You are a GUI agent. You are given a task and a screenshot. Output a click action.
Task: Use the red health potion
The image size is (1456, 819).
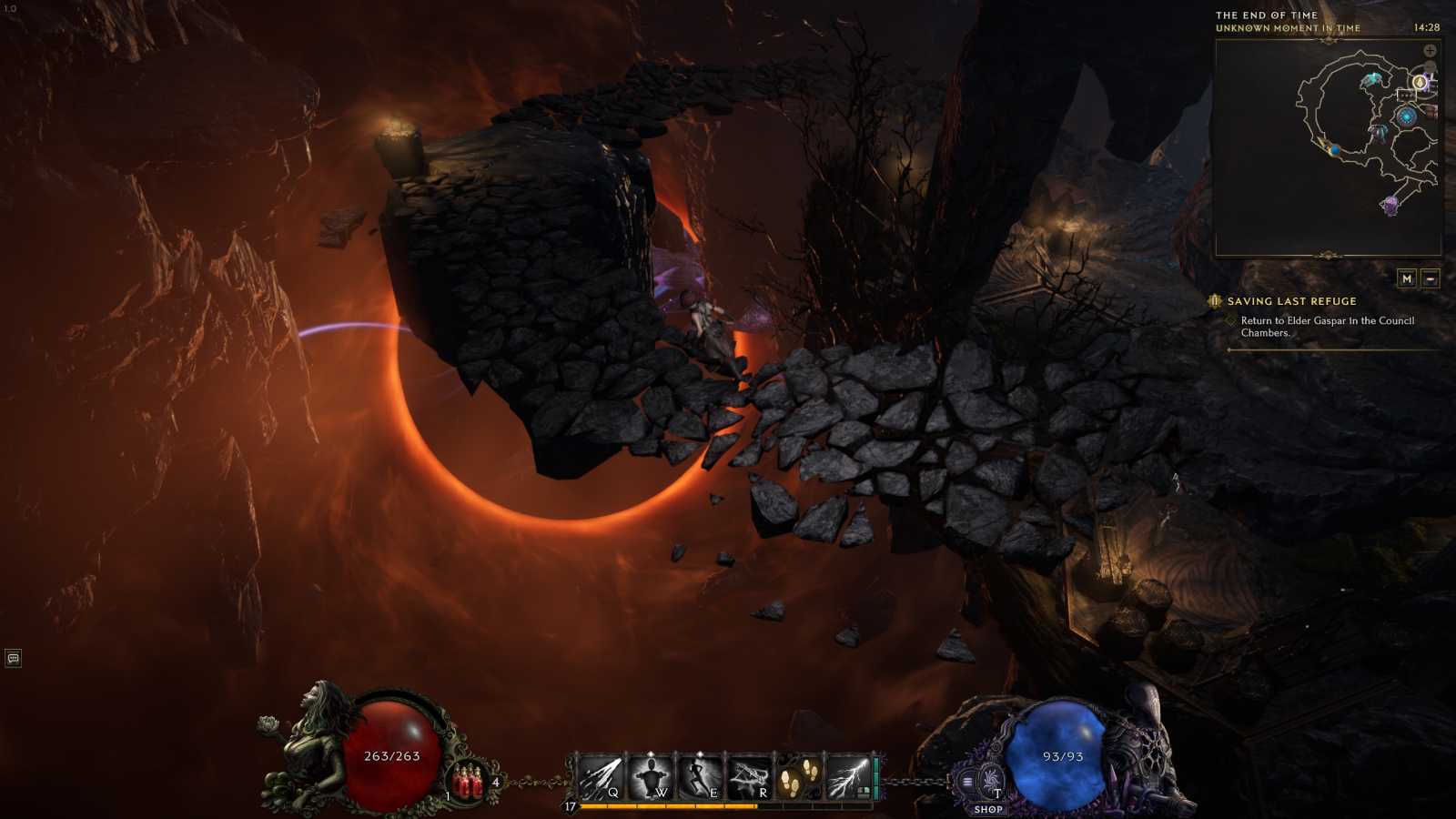click(x=470, y=783)
